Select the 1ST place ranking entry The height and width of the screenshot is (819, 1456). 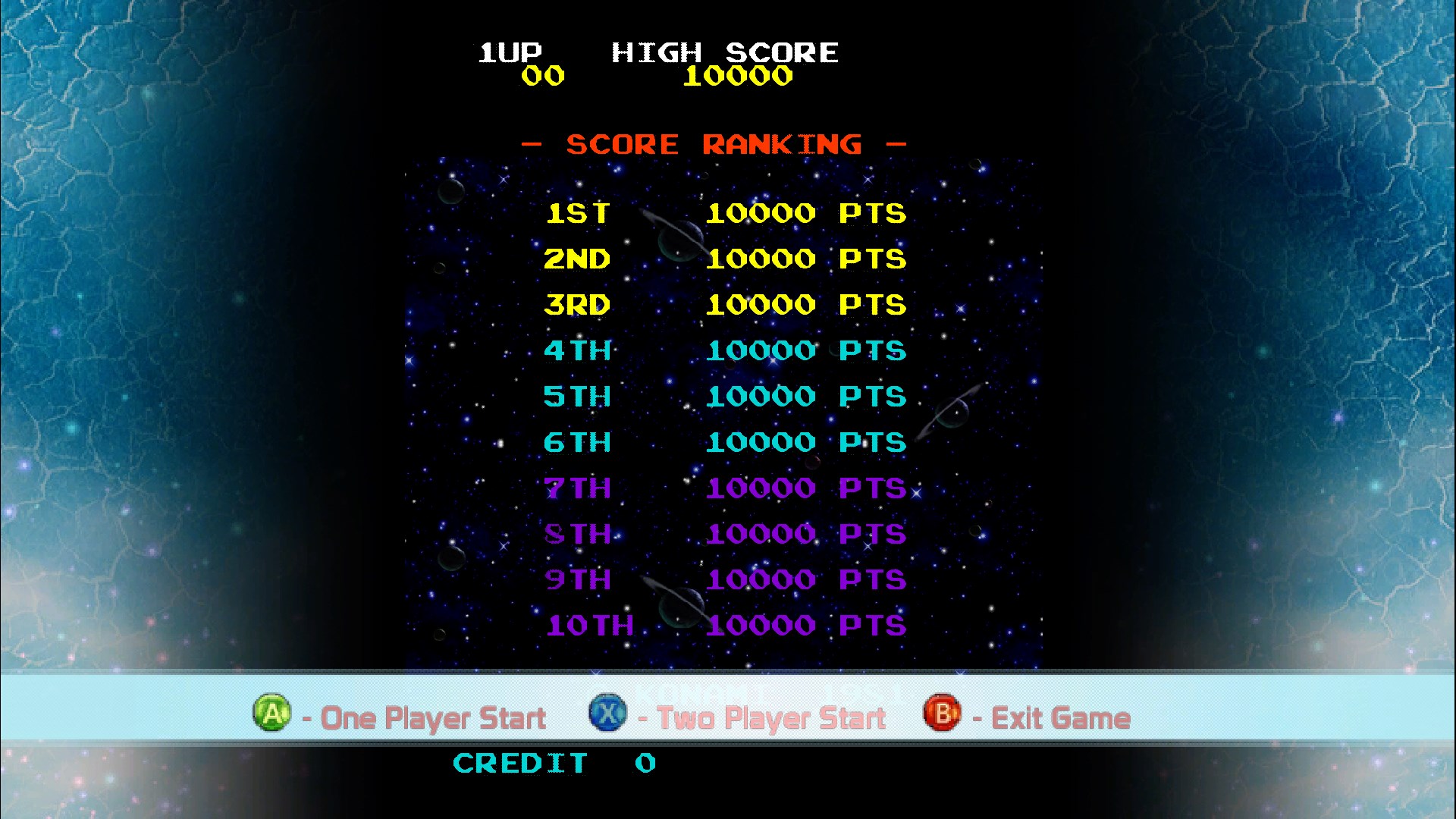[x=724, y=213]
